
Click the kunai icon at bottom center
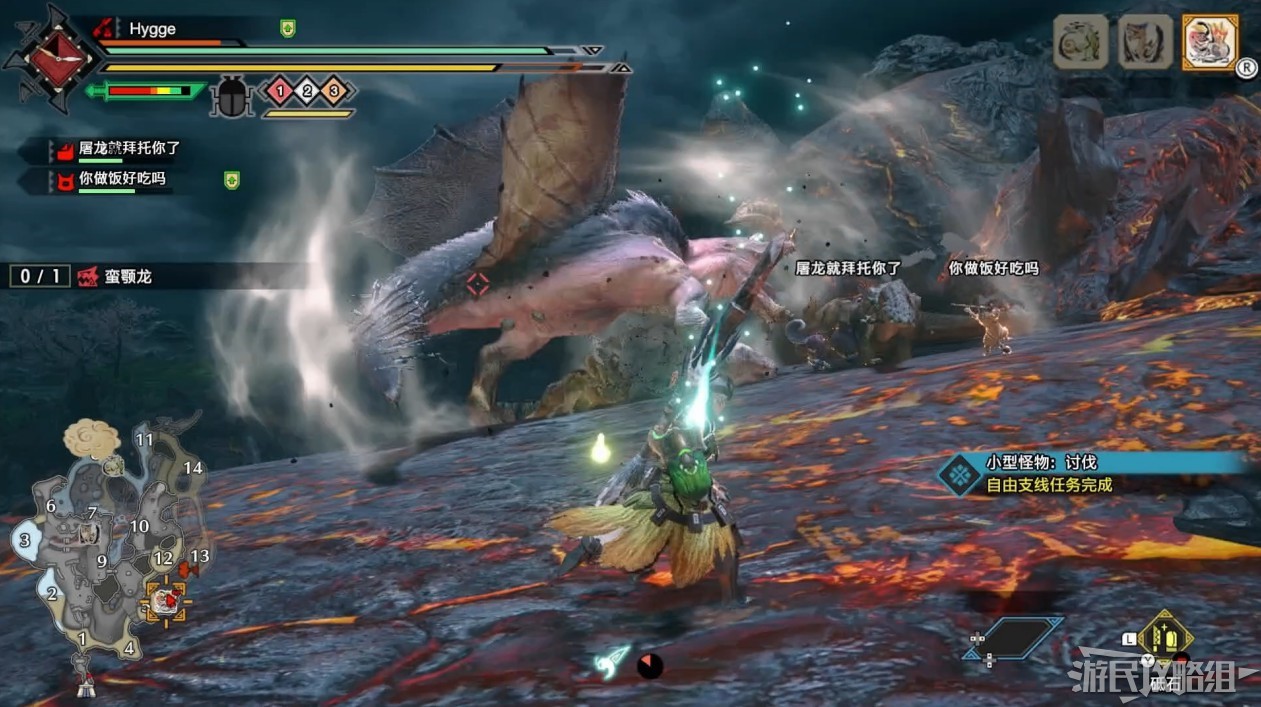611,660
